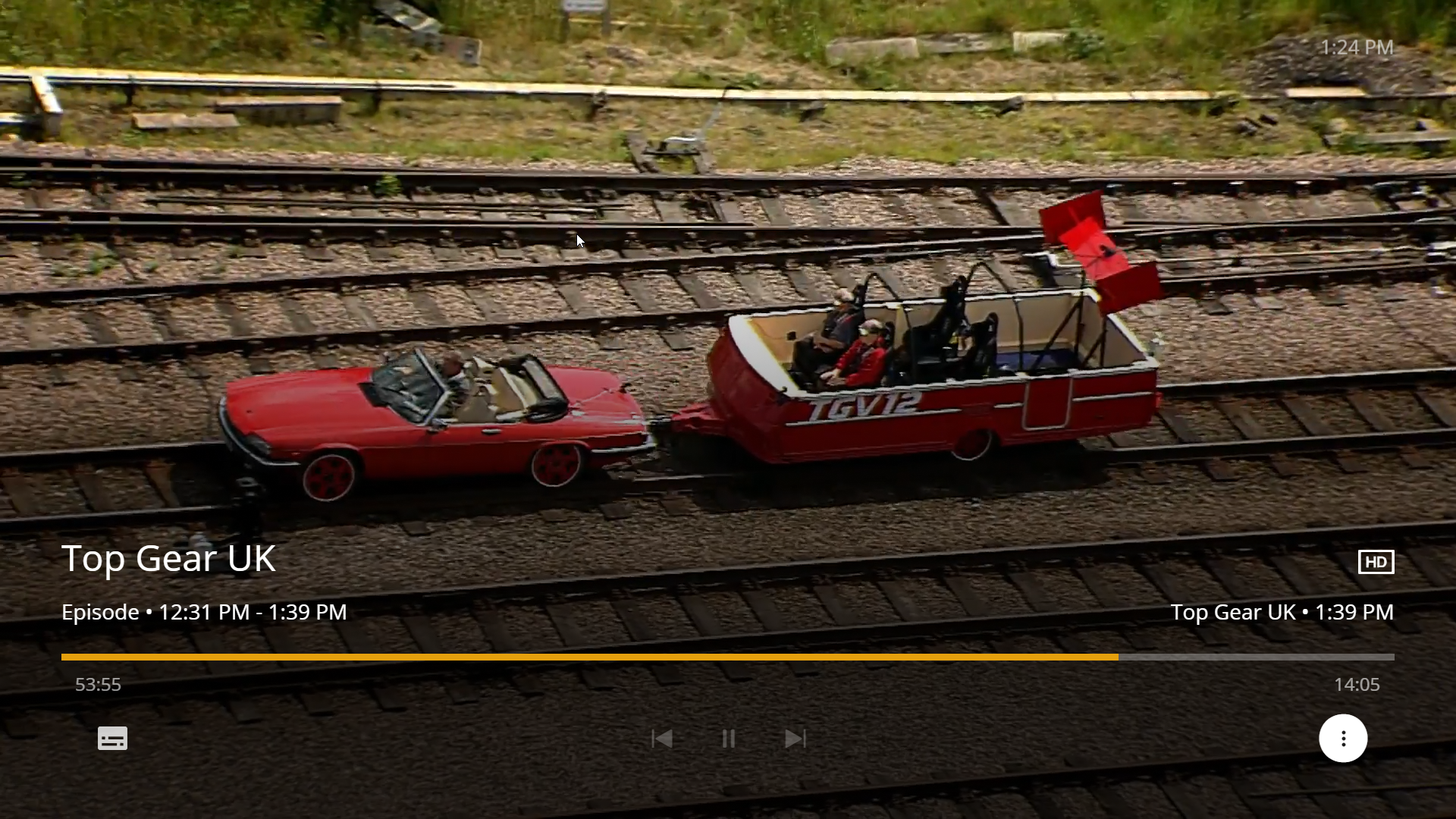Select the subtitles icon in the bottom left
This screenshot has width=1456, height=819.
(111, 738)
